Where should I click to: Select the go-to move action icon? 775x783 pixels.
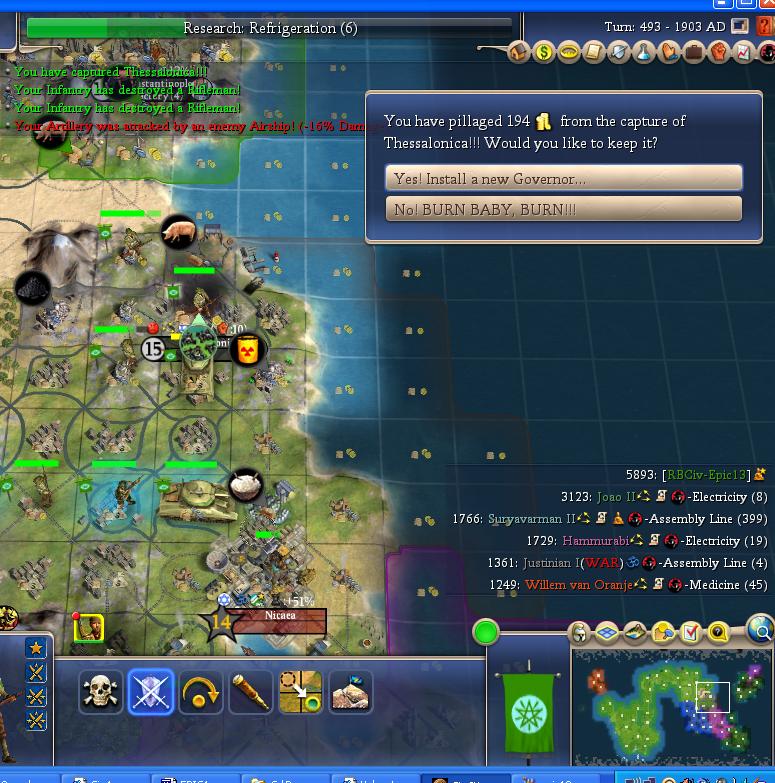301,691
